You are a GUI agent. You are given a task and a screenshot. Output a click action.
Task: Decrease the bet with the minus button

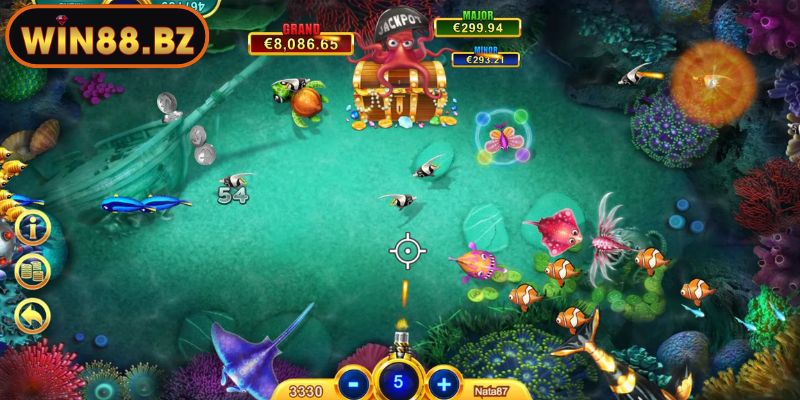click(352, 382)
